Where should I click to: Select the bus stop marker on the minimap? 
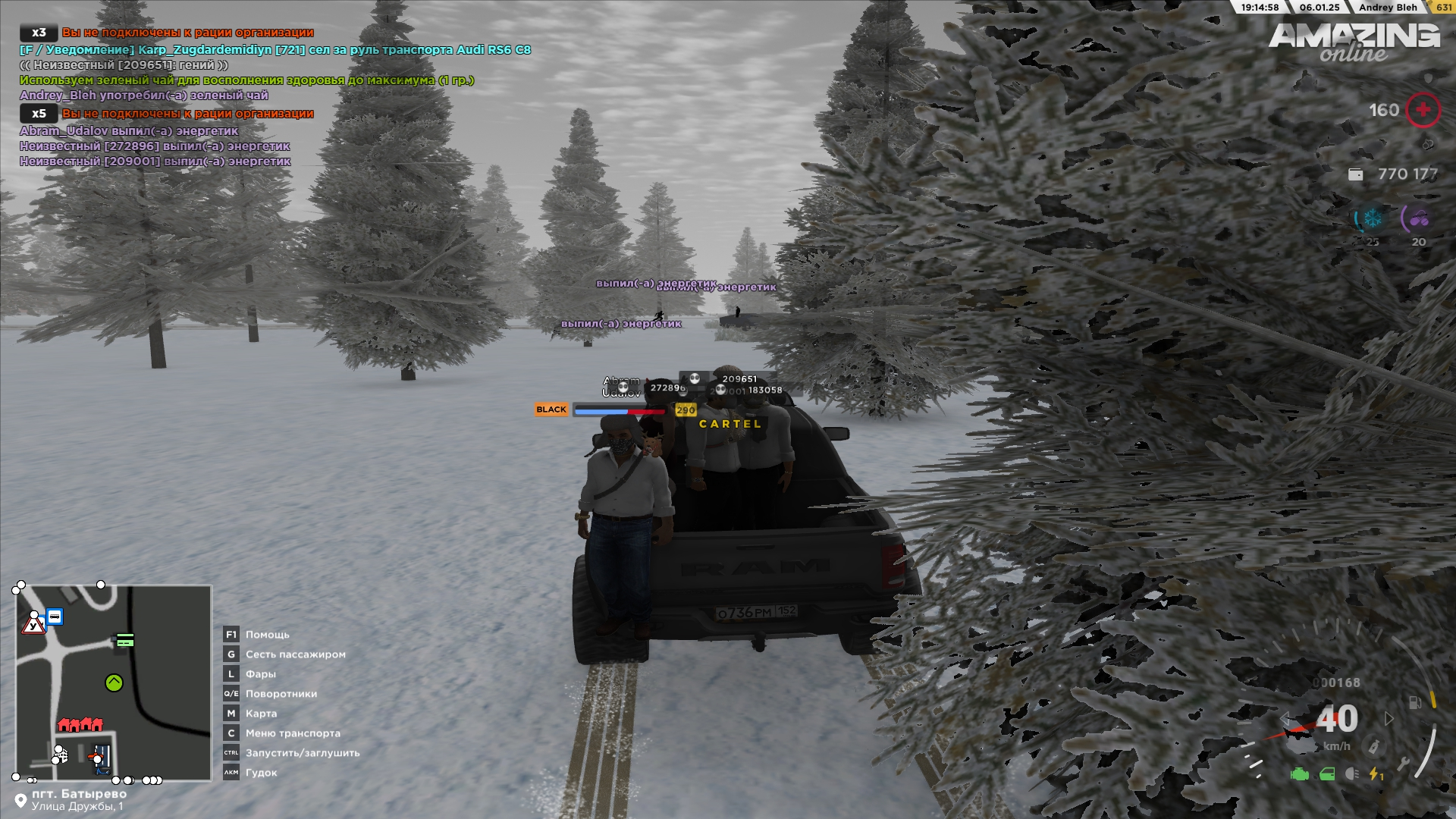click(x=55, y=617)
